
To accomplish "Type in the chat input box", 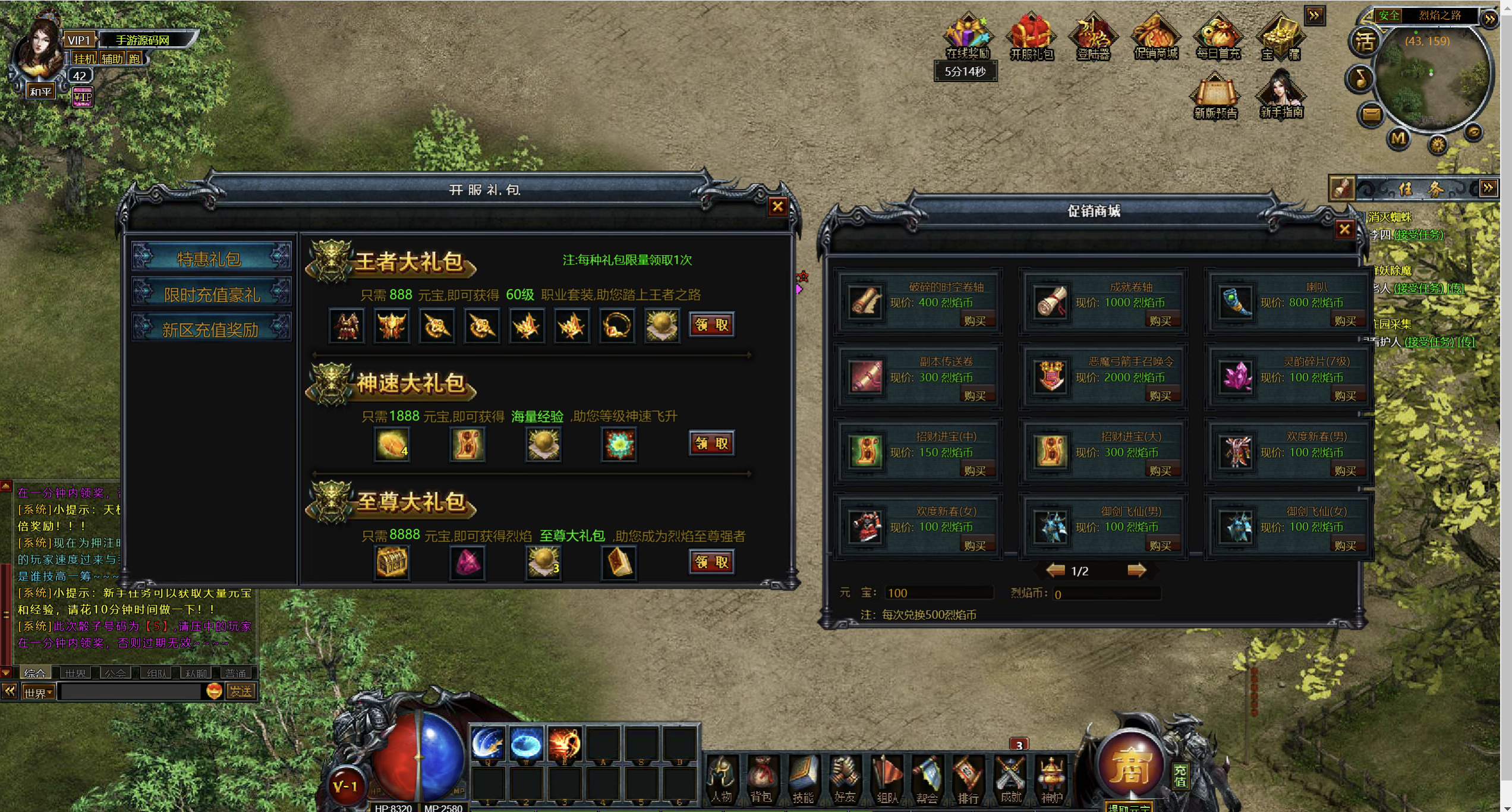I will (131, 691).
